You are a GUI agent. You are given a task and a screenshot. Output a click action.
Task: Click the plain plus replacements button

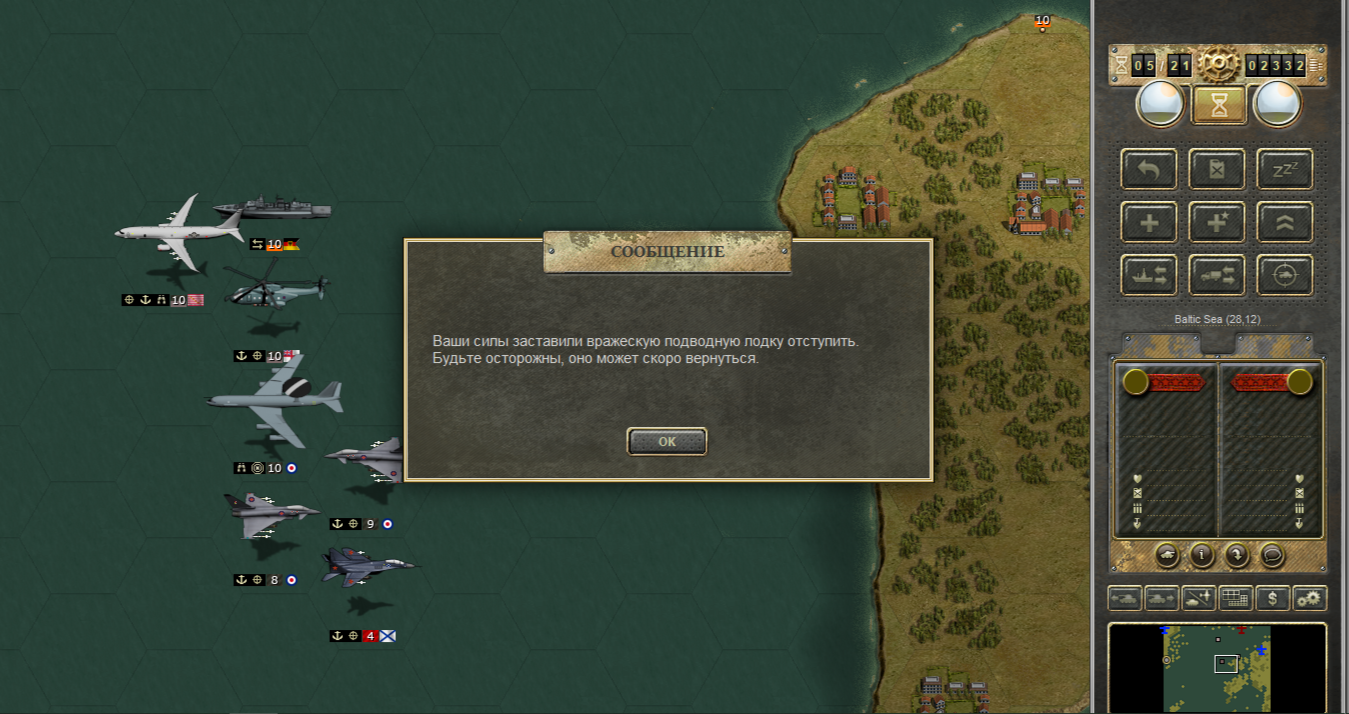(1149, 222)
